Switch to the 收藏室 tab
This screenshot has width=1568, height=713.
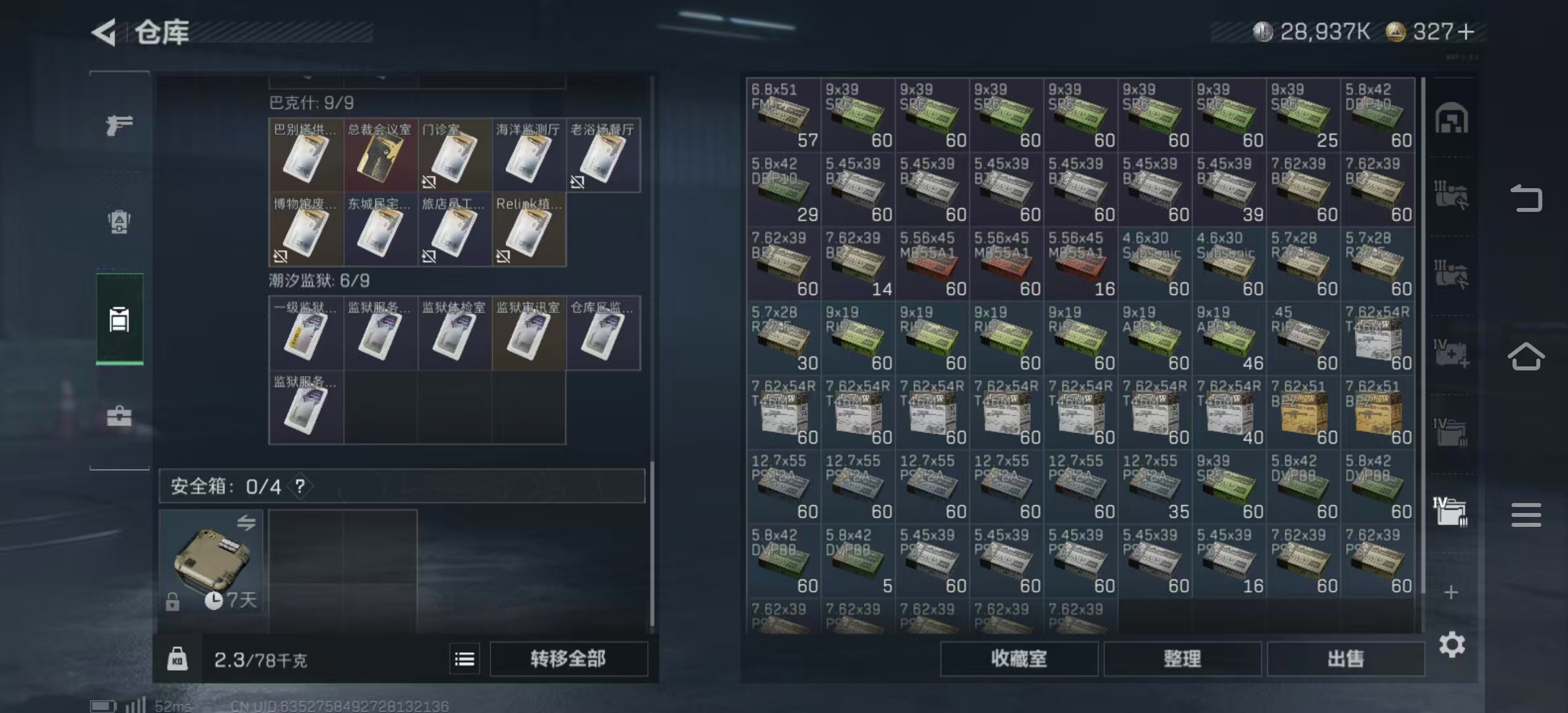coord(1019,658)
